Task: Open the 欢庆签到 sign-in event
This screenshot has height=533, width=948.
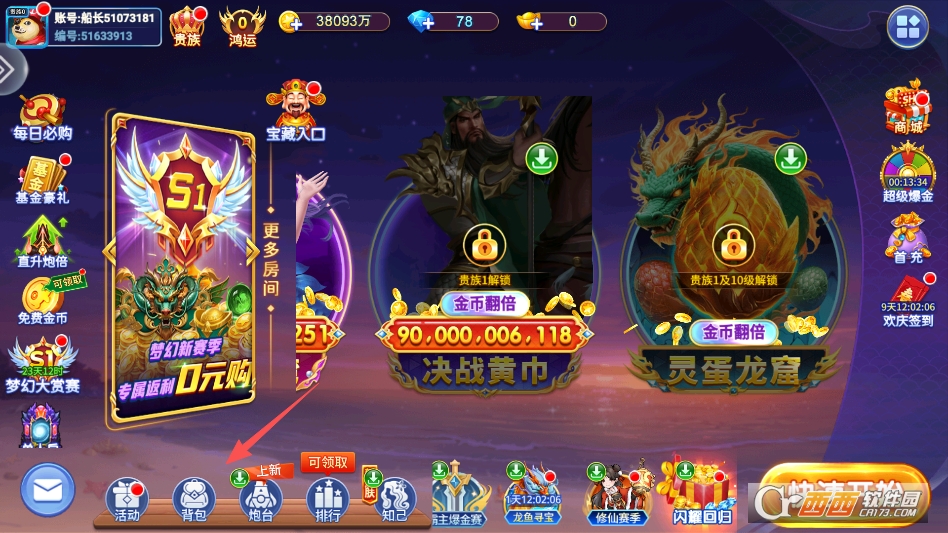Action: (908, 301)
